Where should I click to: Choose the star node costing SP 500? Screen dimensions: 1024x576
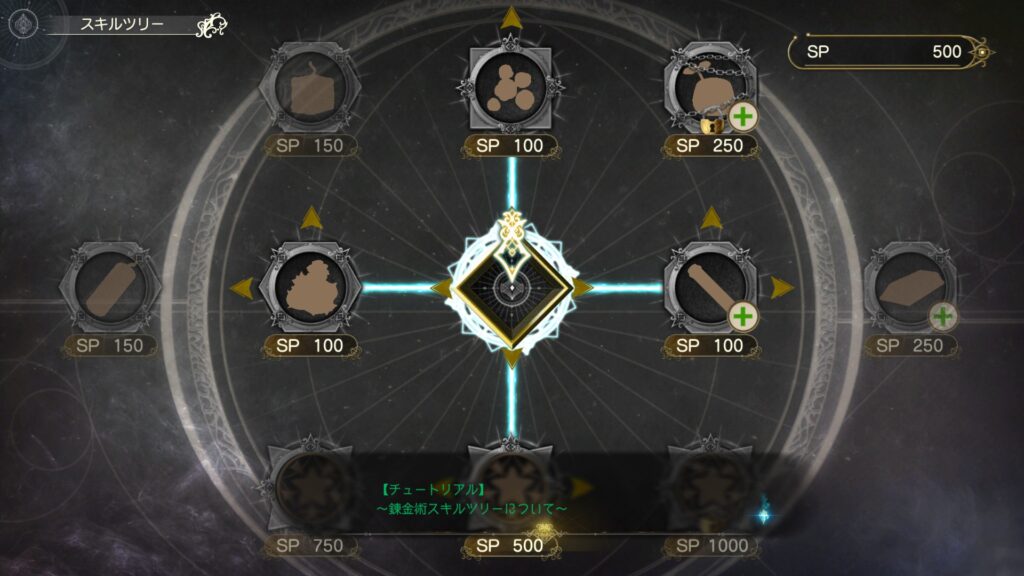click(x=511, y=487)
